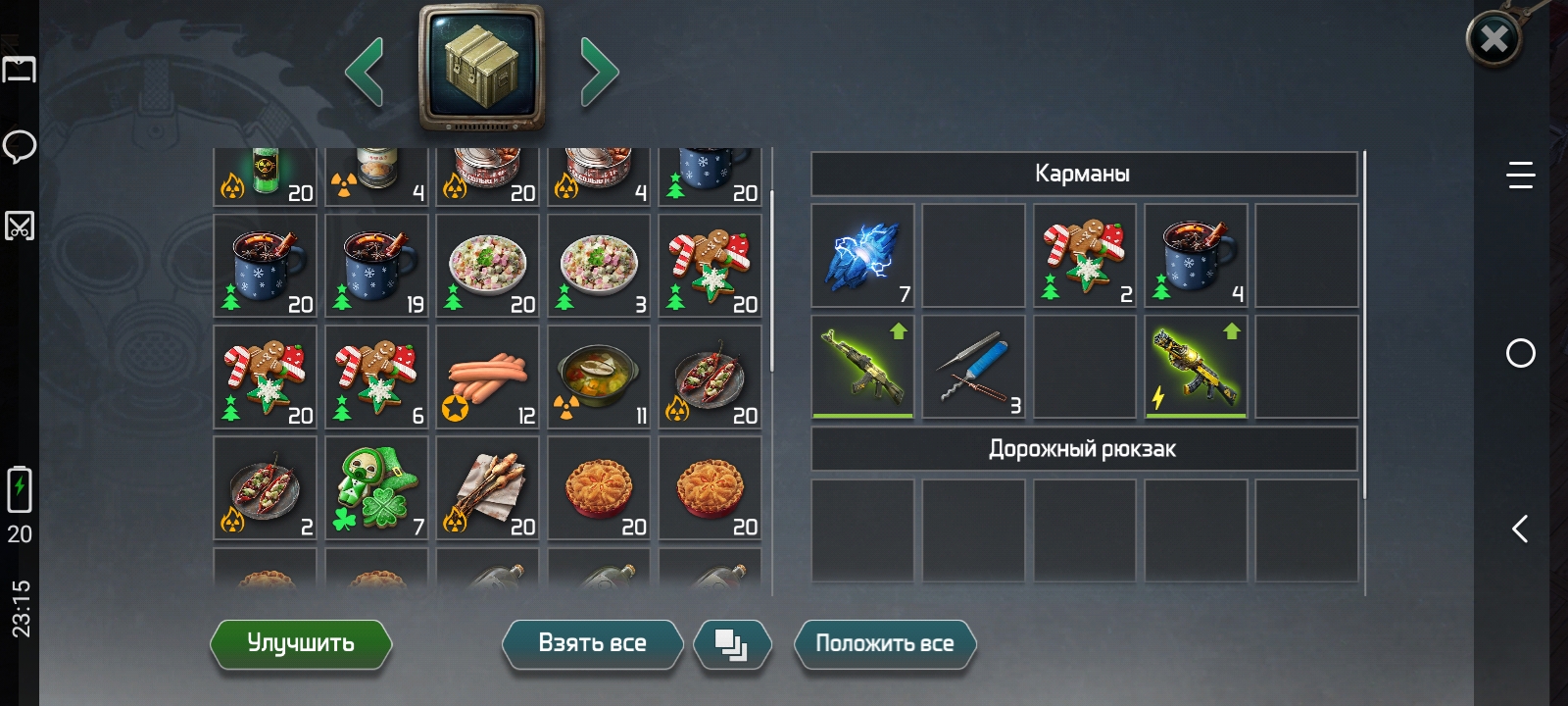Image resolution: width=1568 pixels, height=706 pixels.
Task: Click the green Улучшить button
Action: [x=300, y=644]
